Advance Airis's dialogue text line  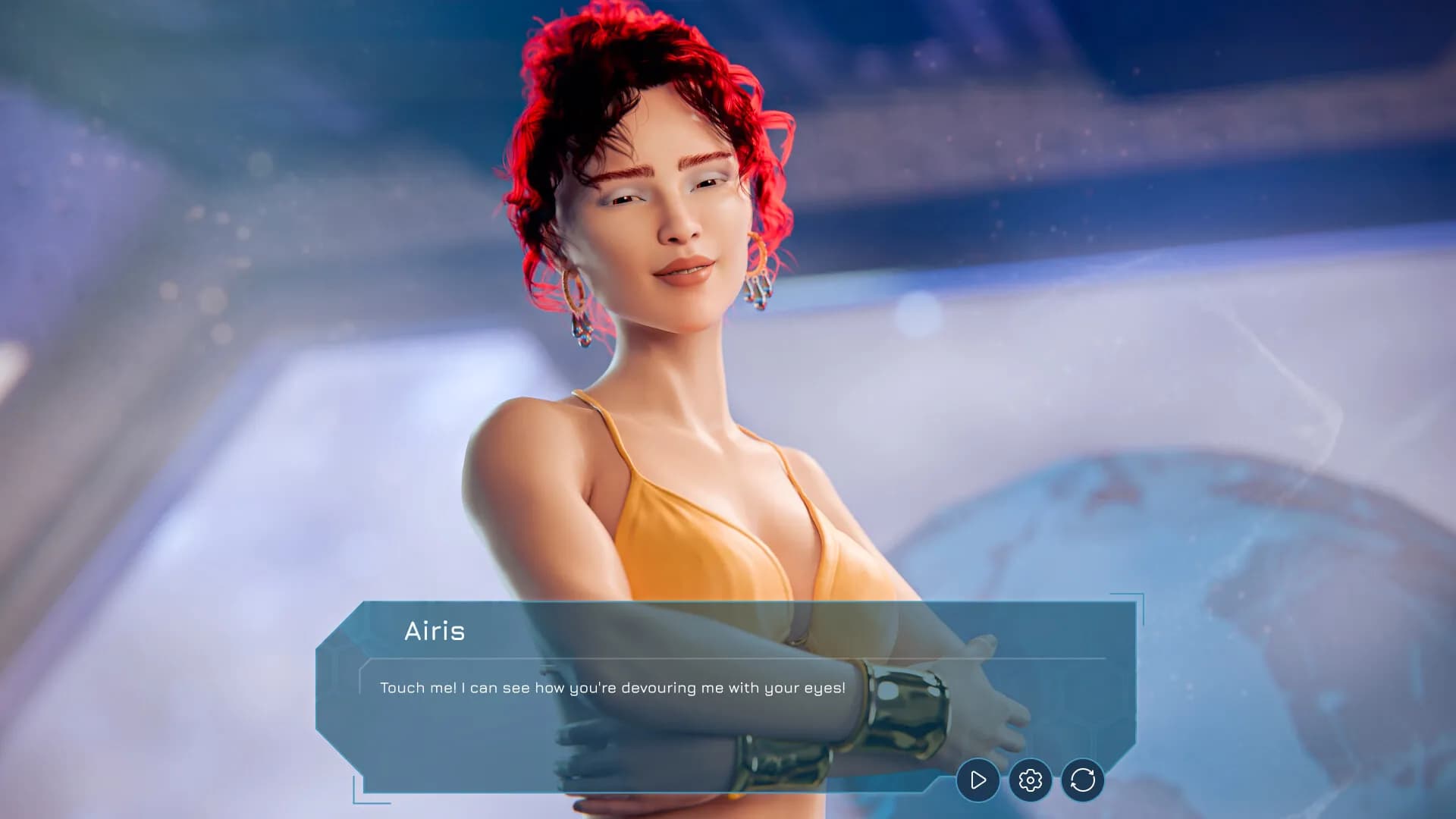click(x=612, y=688)
